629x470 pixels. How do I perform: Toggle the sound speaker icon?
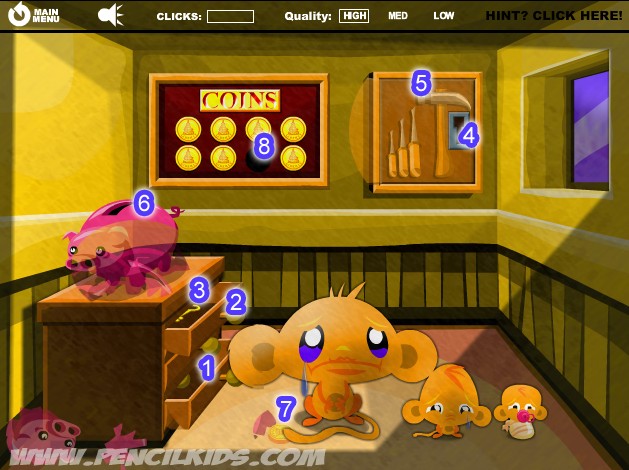(110, 15)
